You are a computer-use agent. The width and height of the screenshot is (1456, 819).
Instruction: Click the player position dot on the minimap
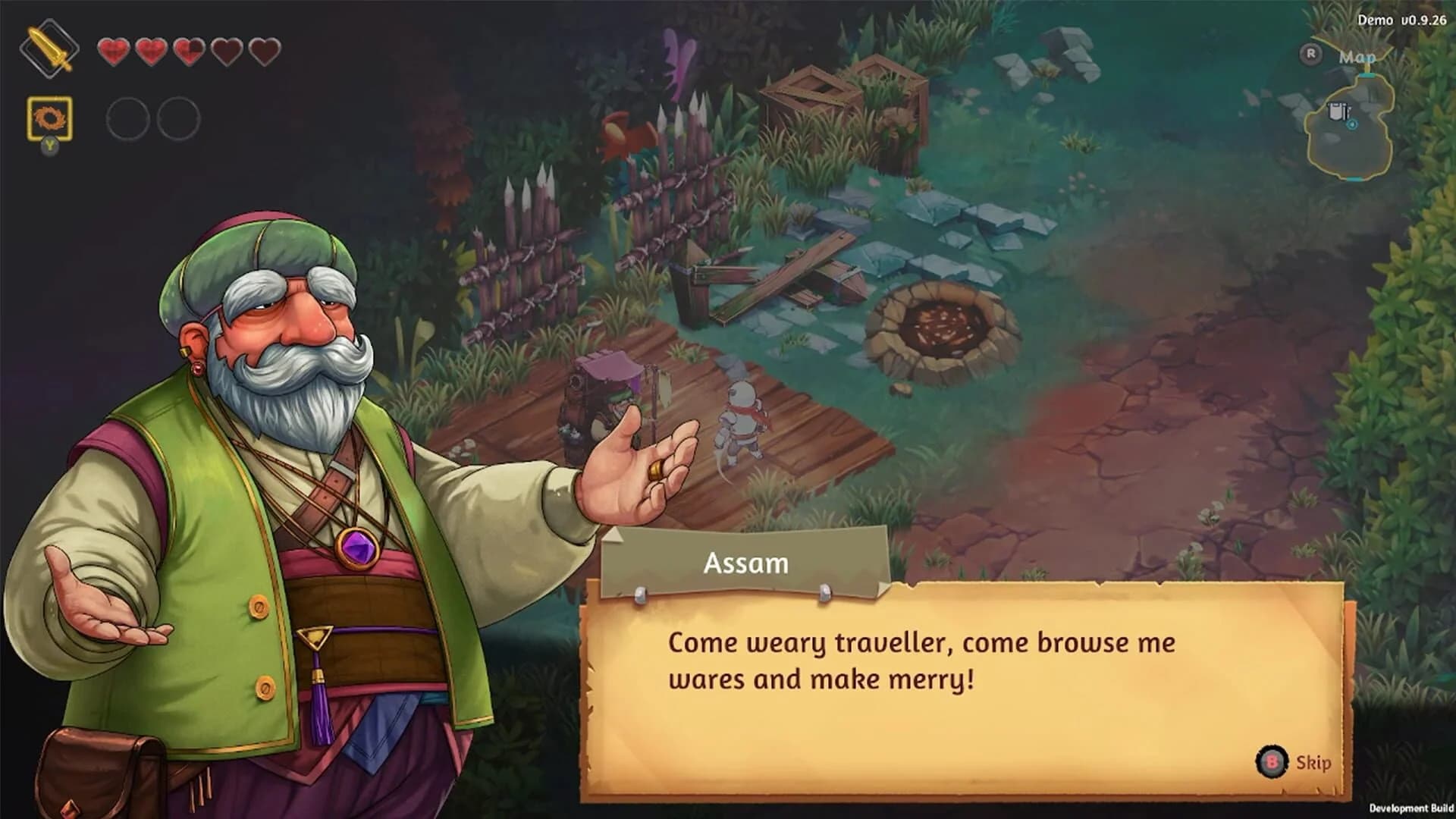coord(1351,125)
